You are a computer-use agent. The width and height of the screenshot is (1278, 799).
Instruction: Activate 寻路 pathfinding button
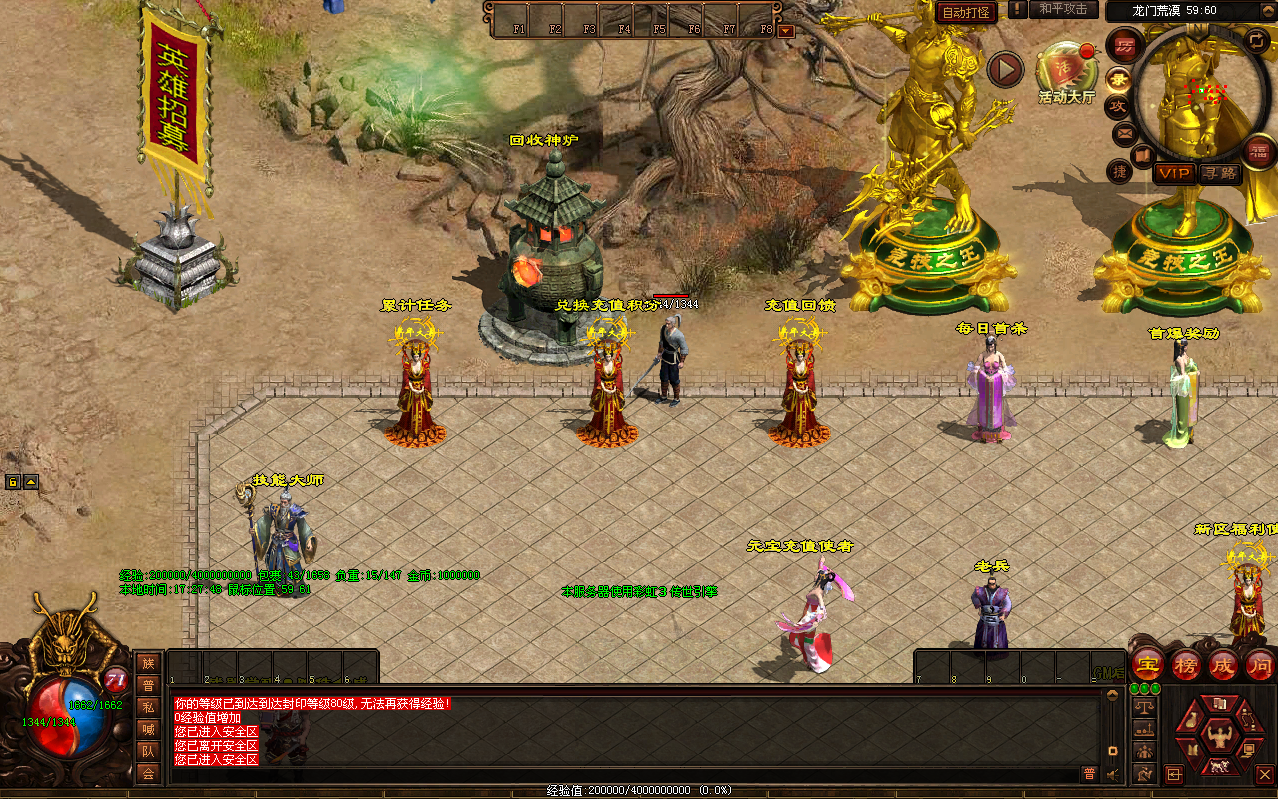tap(1219, 173)
